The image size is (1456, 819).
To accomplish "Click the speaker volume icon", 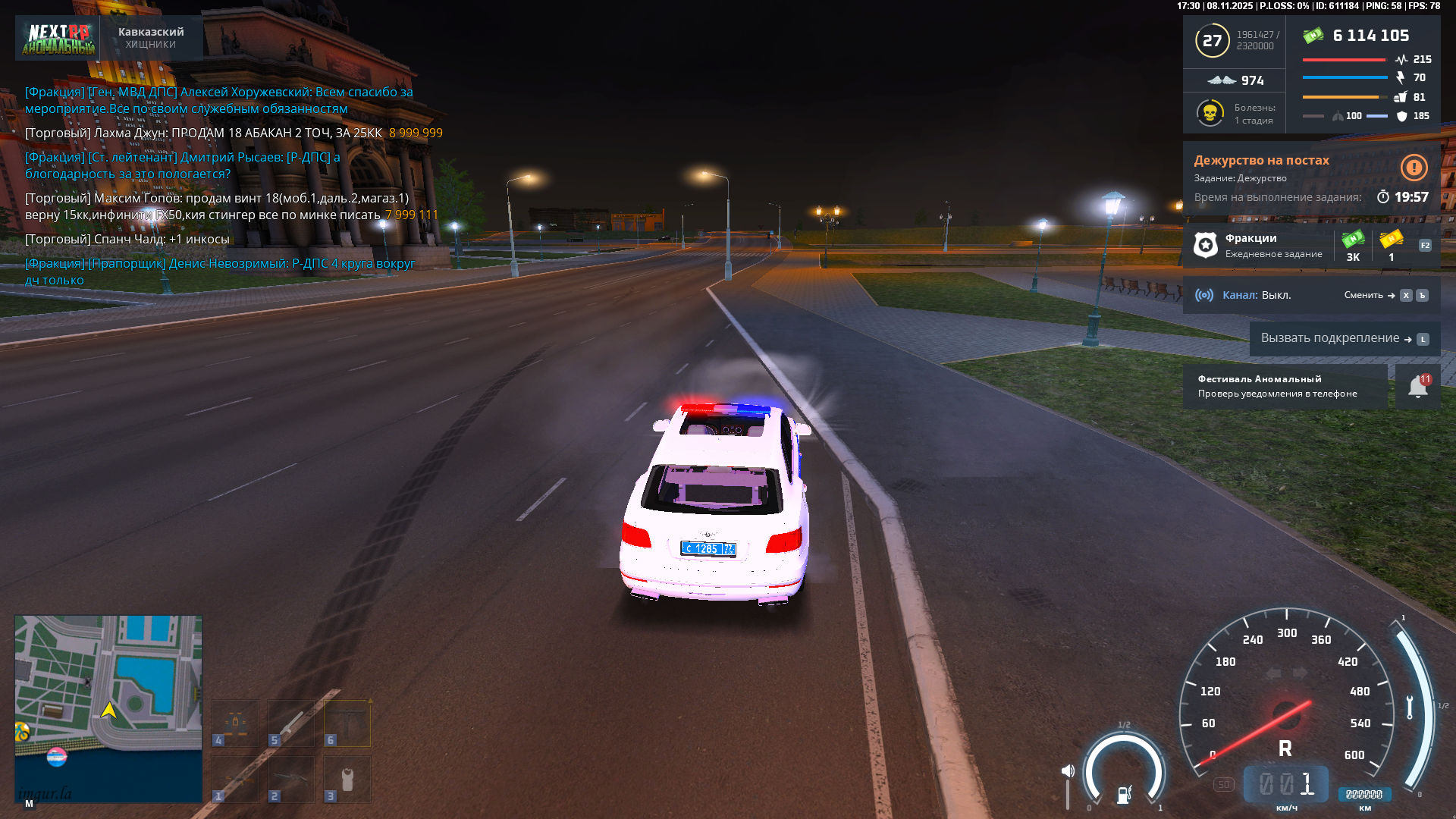I will (x=1068, y=771).
